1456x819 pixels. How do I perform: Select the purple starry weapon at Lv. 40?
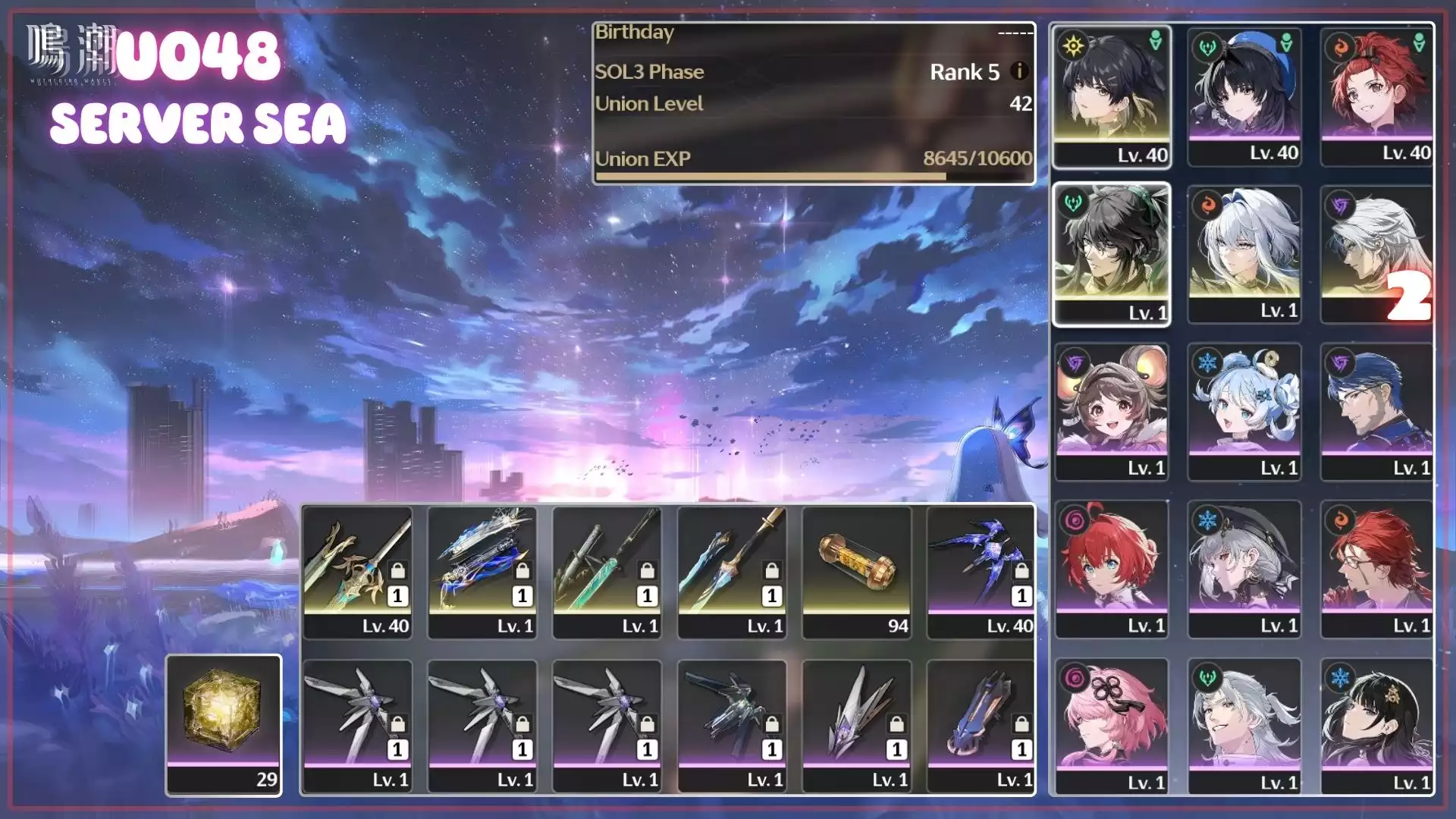(981, 572)
